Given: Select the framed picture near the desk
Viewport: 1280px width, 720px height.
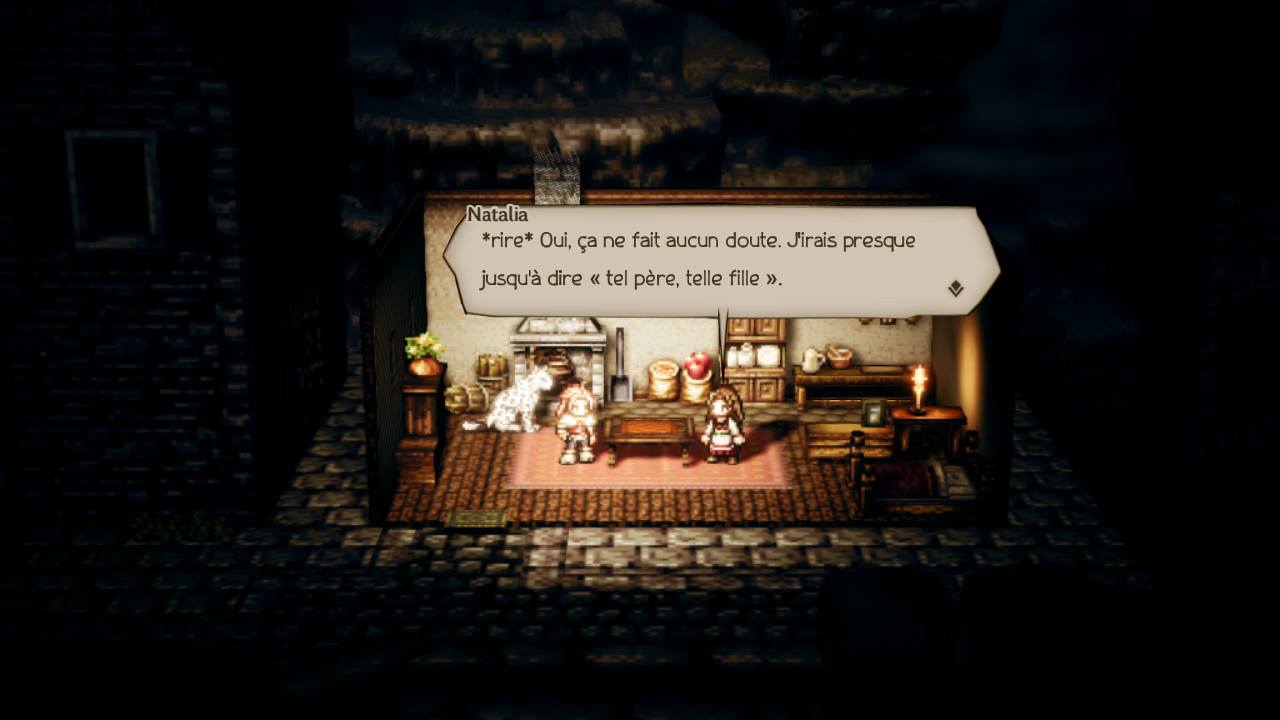Looking at the screenshot, I should [x=874, y=415].
